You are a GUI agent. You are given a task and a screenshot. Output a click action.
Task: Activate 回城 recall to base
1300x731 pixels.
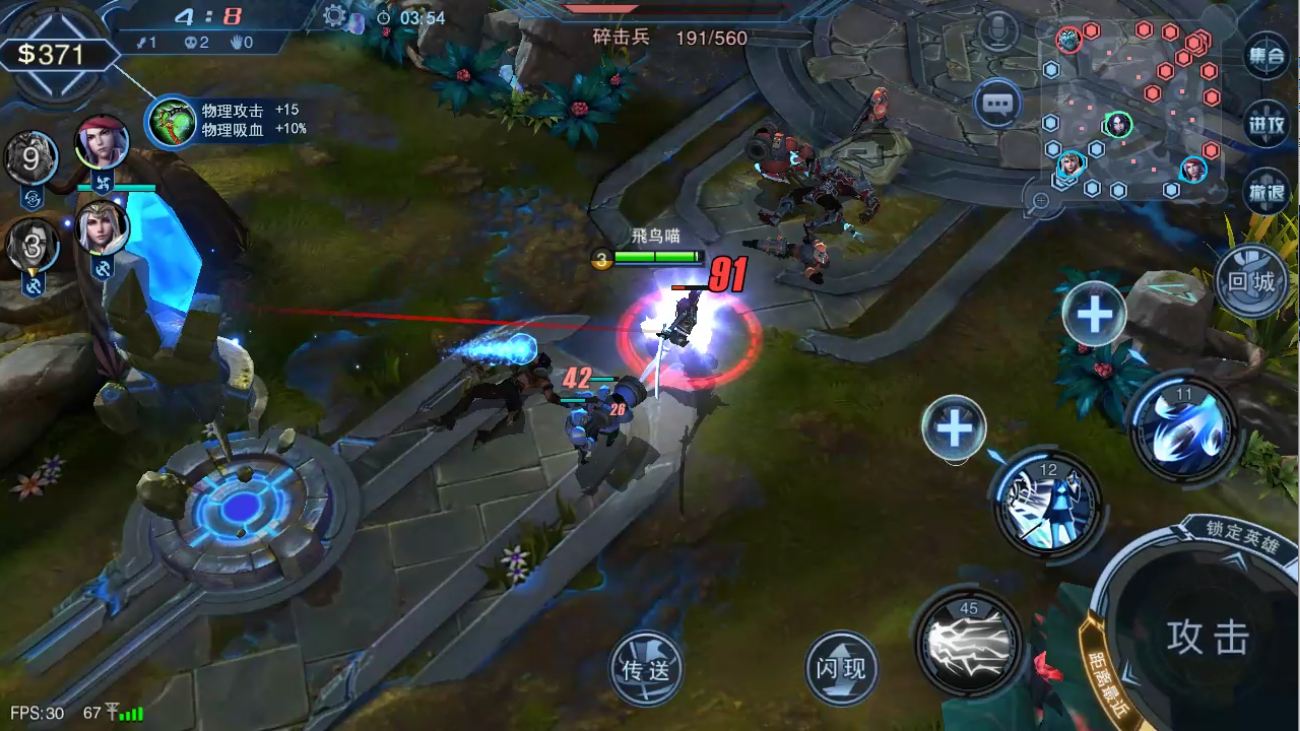tap(1250, 281)
